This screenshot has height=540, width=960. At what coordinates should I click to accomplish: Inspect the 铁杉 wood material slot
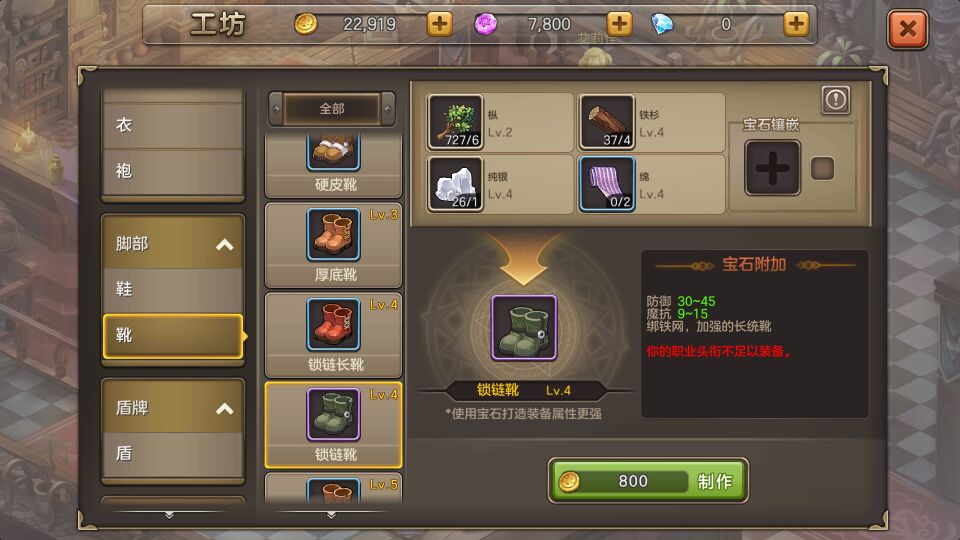(x=607, y=123)
